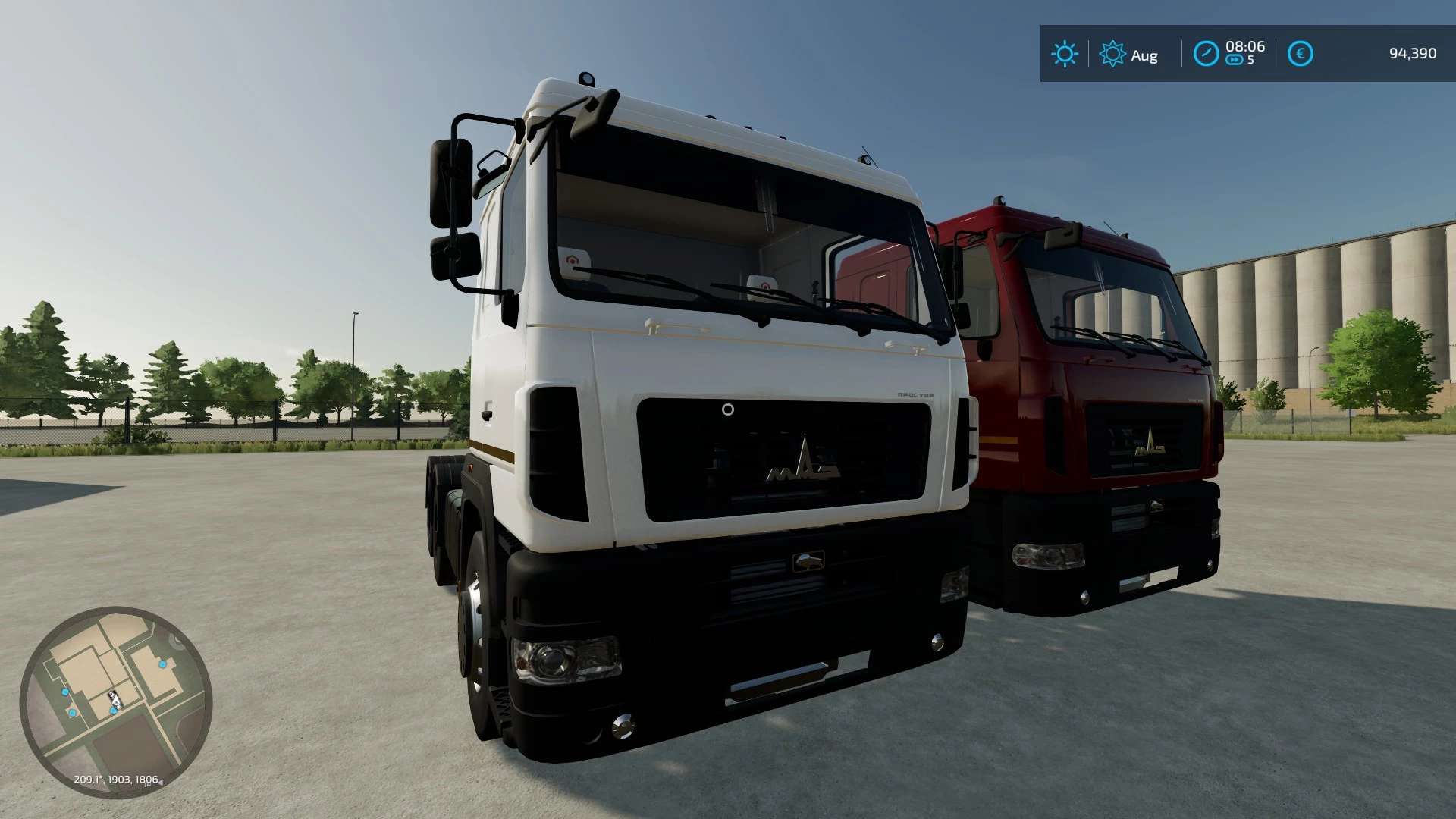Image resolution: width=1456 pixels, height=819 pixels.
Task: Select the weather forecast icon beside Aug
Action: (x=1112, y=53)
